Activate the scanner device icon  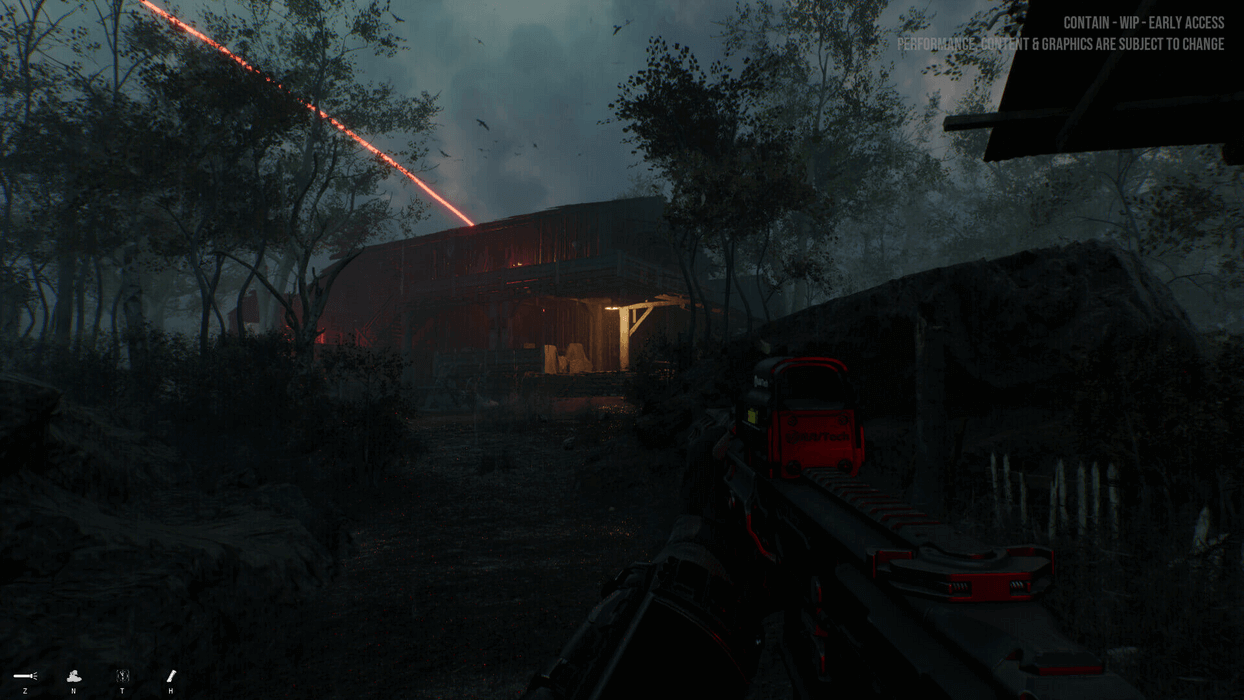click(122, 677)
